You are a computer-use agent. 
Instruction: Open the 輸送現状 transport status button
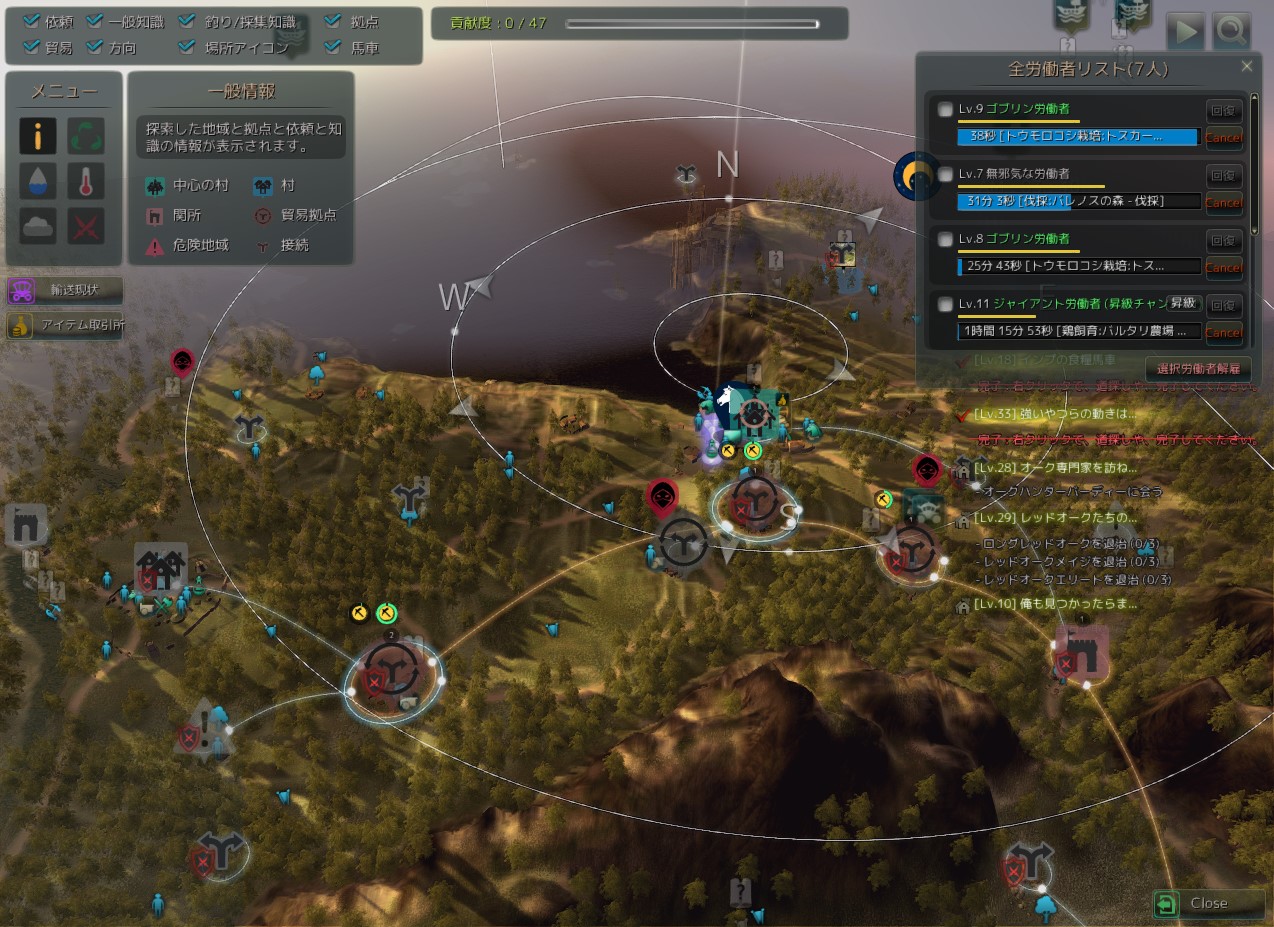(66, 291)
